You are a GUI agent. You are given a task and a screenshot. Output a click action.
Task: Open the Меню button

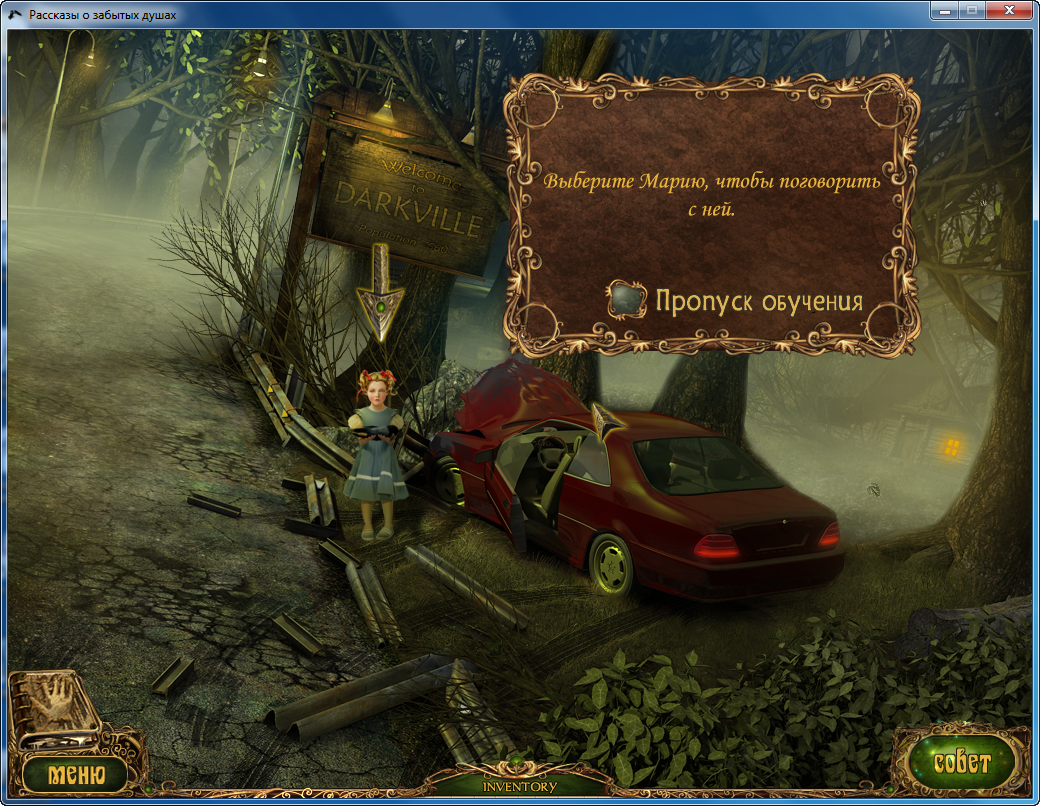pyautogui.click(x=75, y=773)
